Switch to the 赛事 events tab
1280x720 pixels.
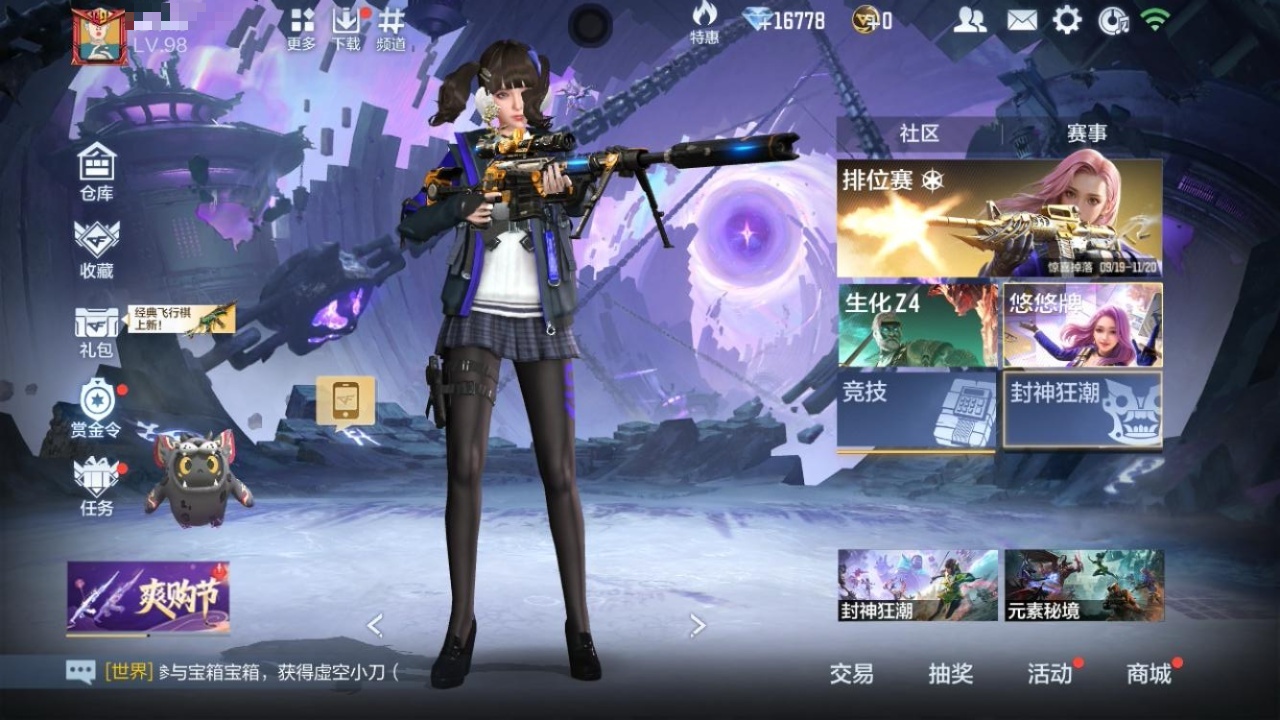pyautogui.click(x=1086, y=133)
